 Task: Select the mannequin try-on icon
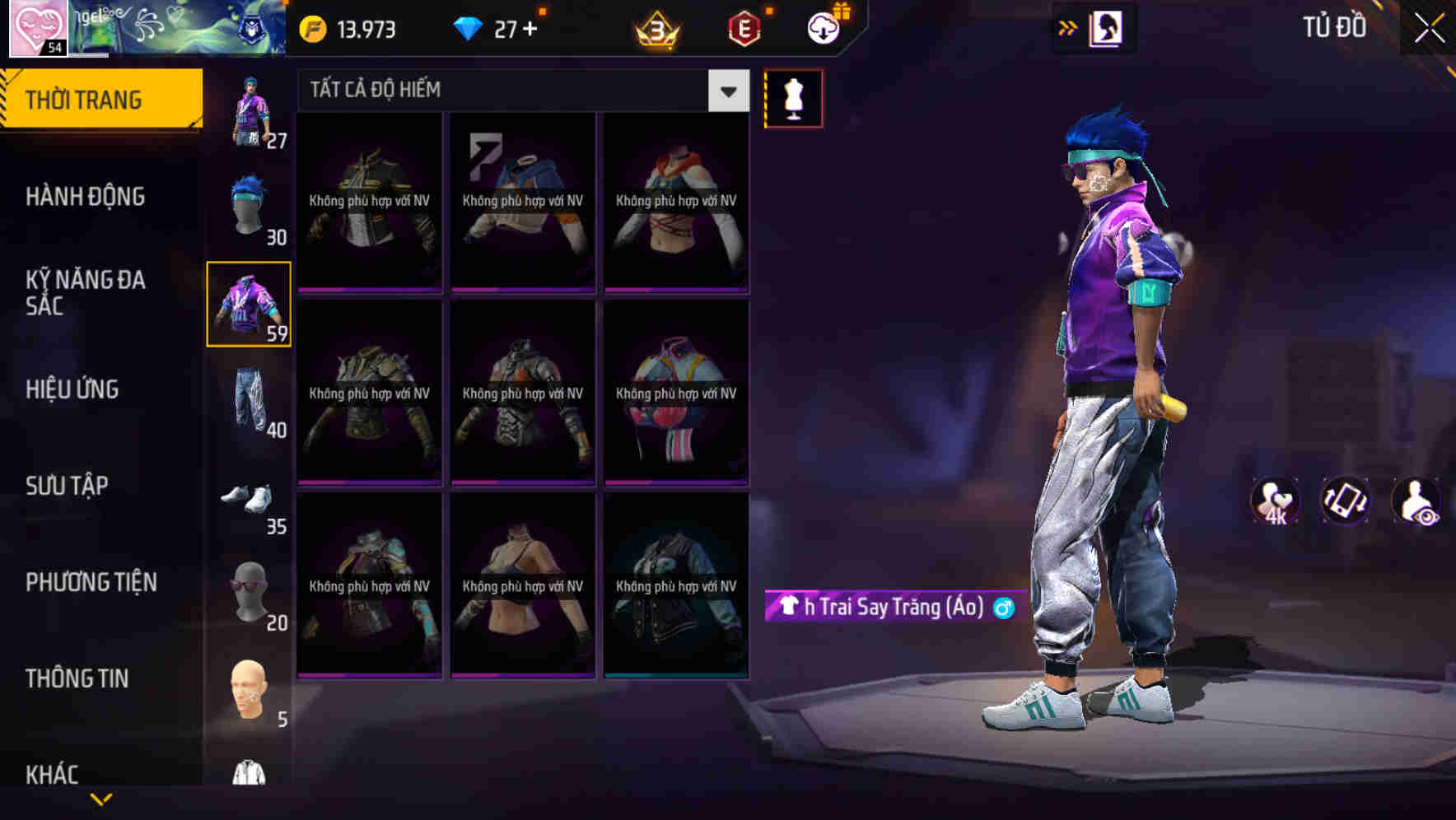coord(793,97)
